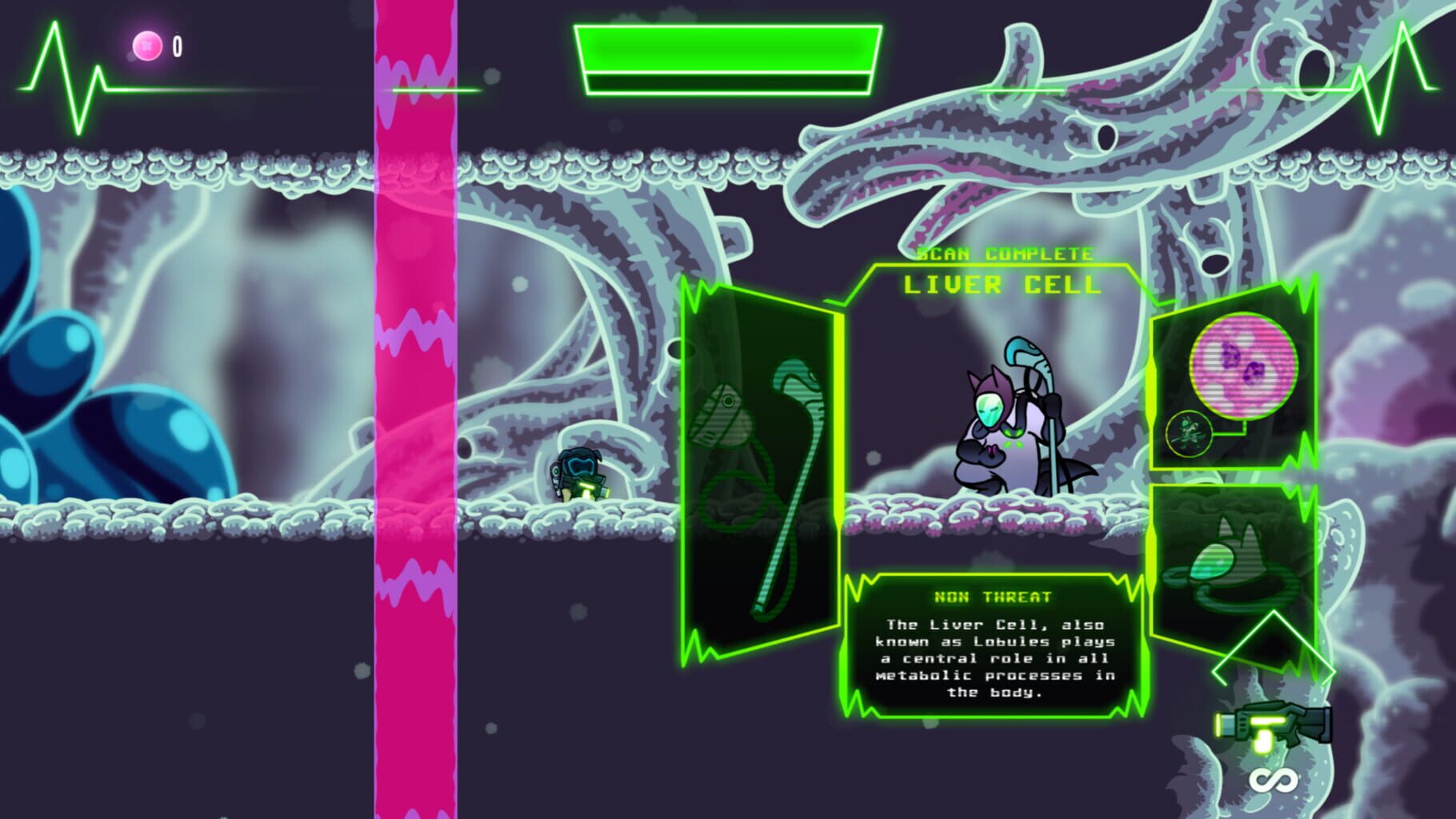Click the pink orb currency icon
Screen dimensions: 1456x819
click(x=147, y=43)
